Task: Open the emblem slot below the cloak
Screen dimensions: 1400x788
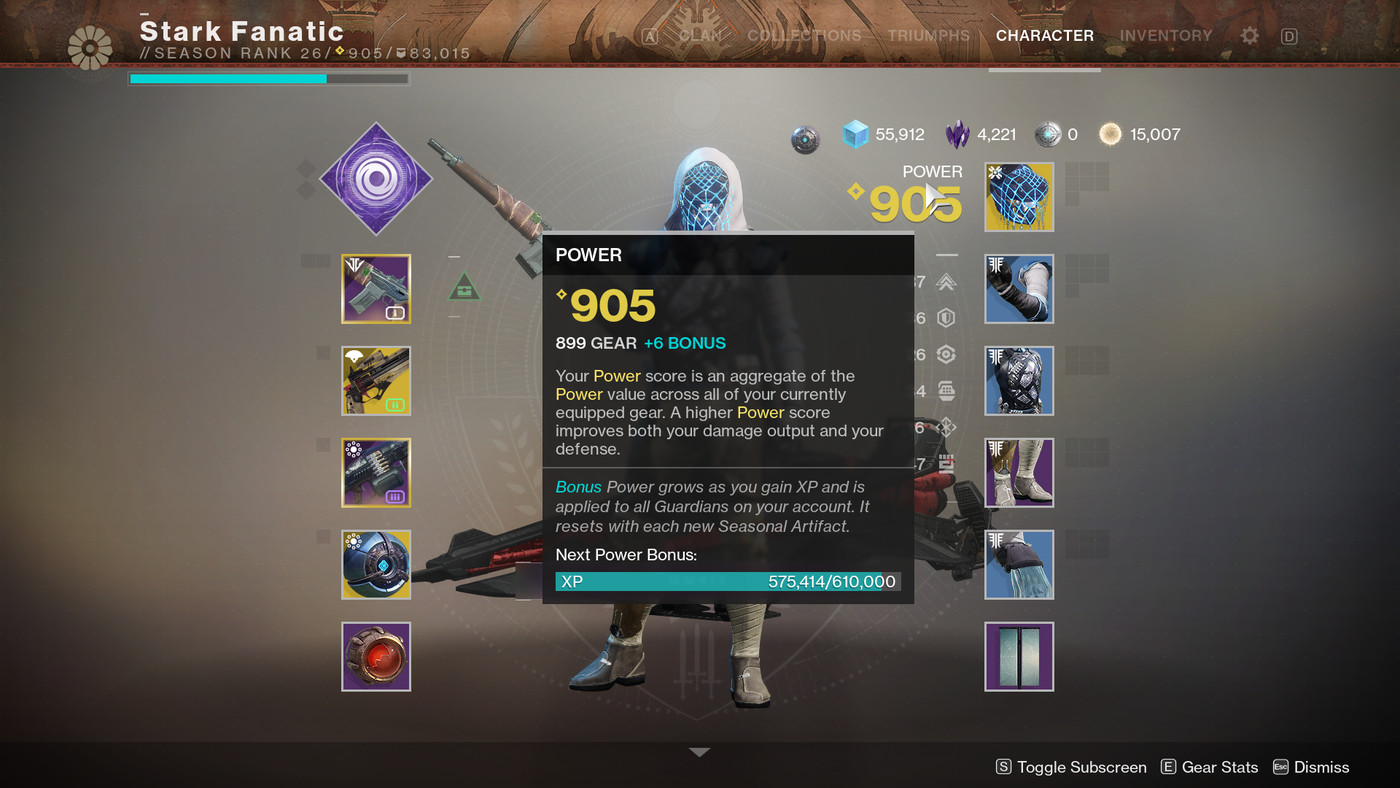Action: [1019, 657]
